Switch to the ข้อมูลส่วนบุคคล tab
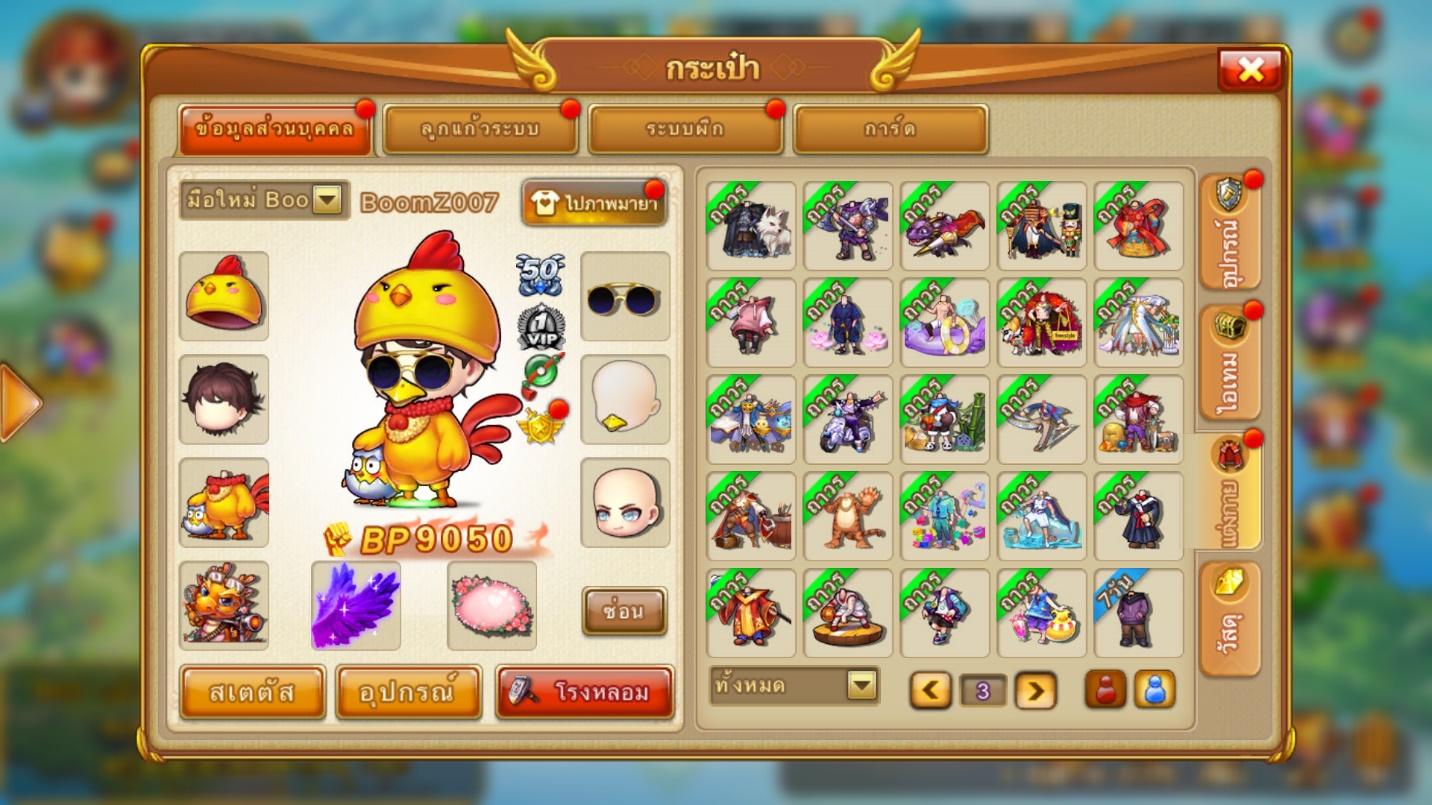 [x=275, y=130]
